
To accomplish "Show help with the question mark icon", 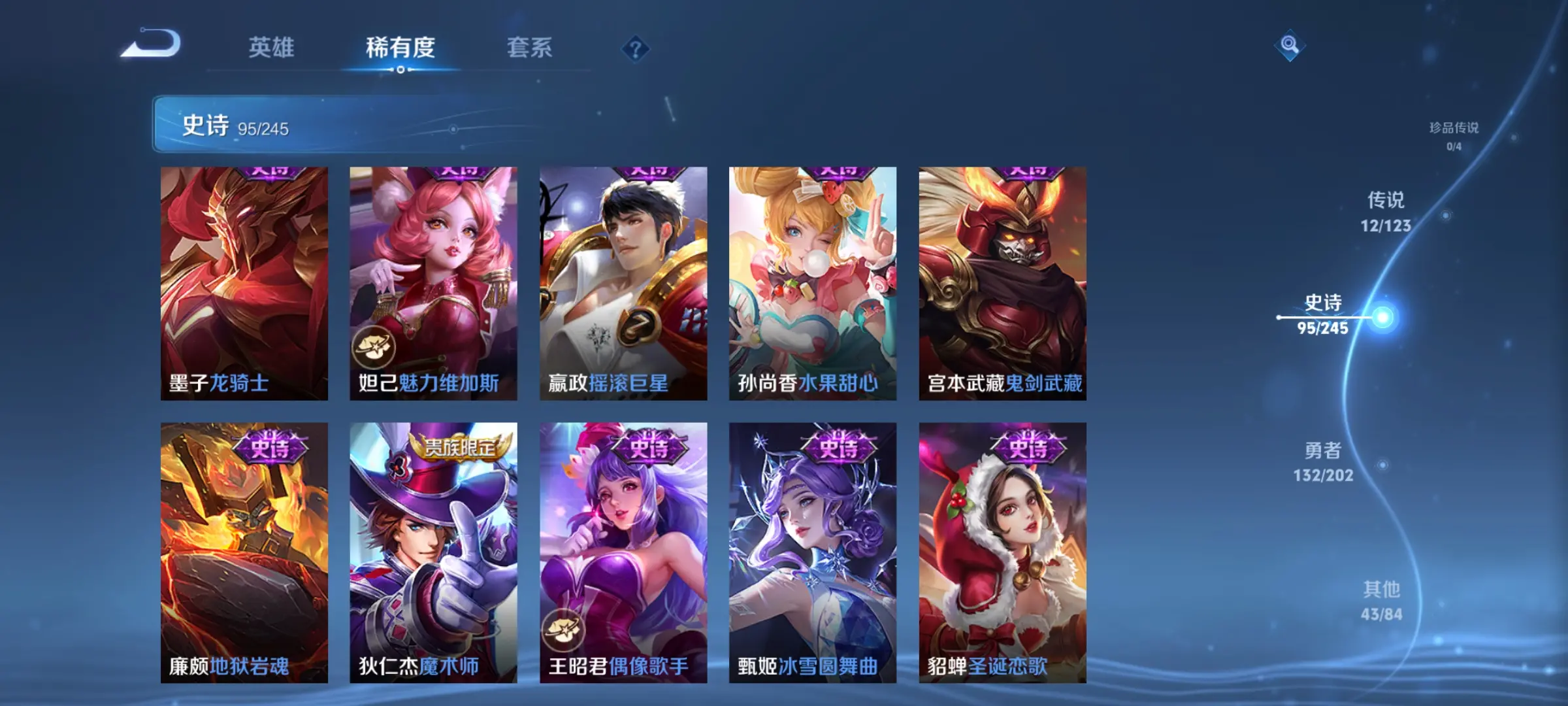I will (635, 49).
